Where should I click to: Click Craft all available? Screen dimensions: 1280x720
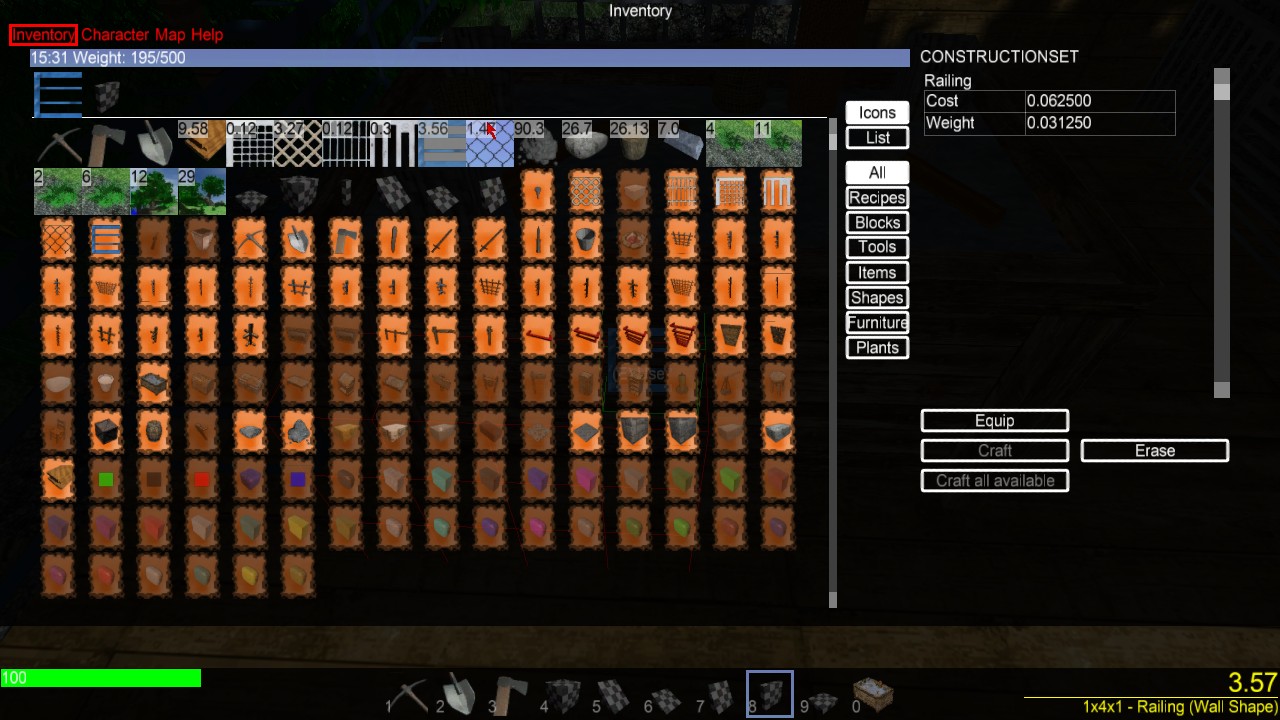point(994,480)
